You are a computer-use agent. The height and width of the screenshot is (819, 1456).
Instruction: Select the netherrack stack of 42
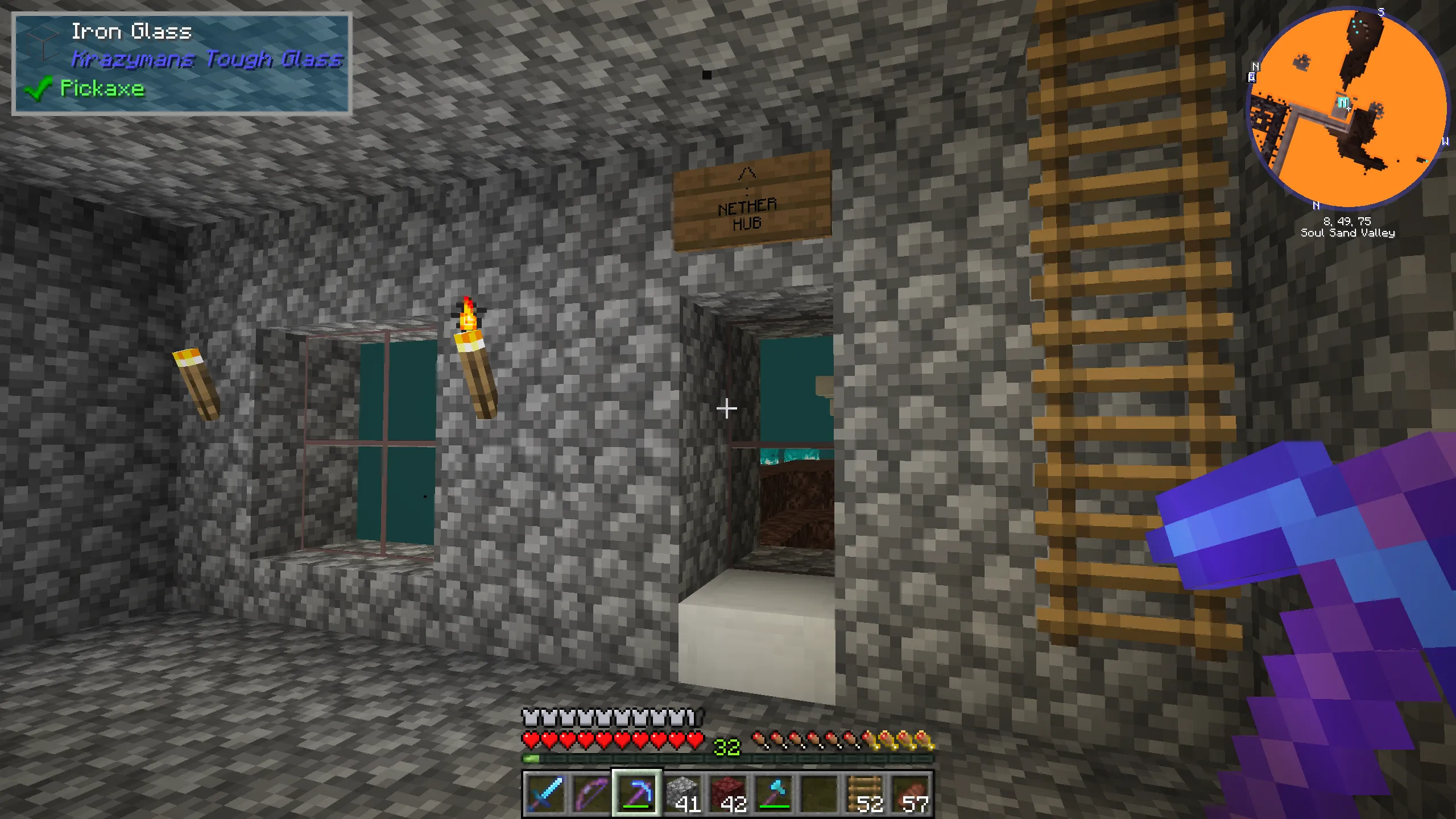(728, 791)
